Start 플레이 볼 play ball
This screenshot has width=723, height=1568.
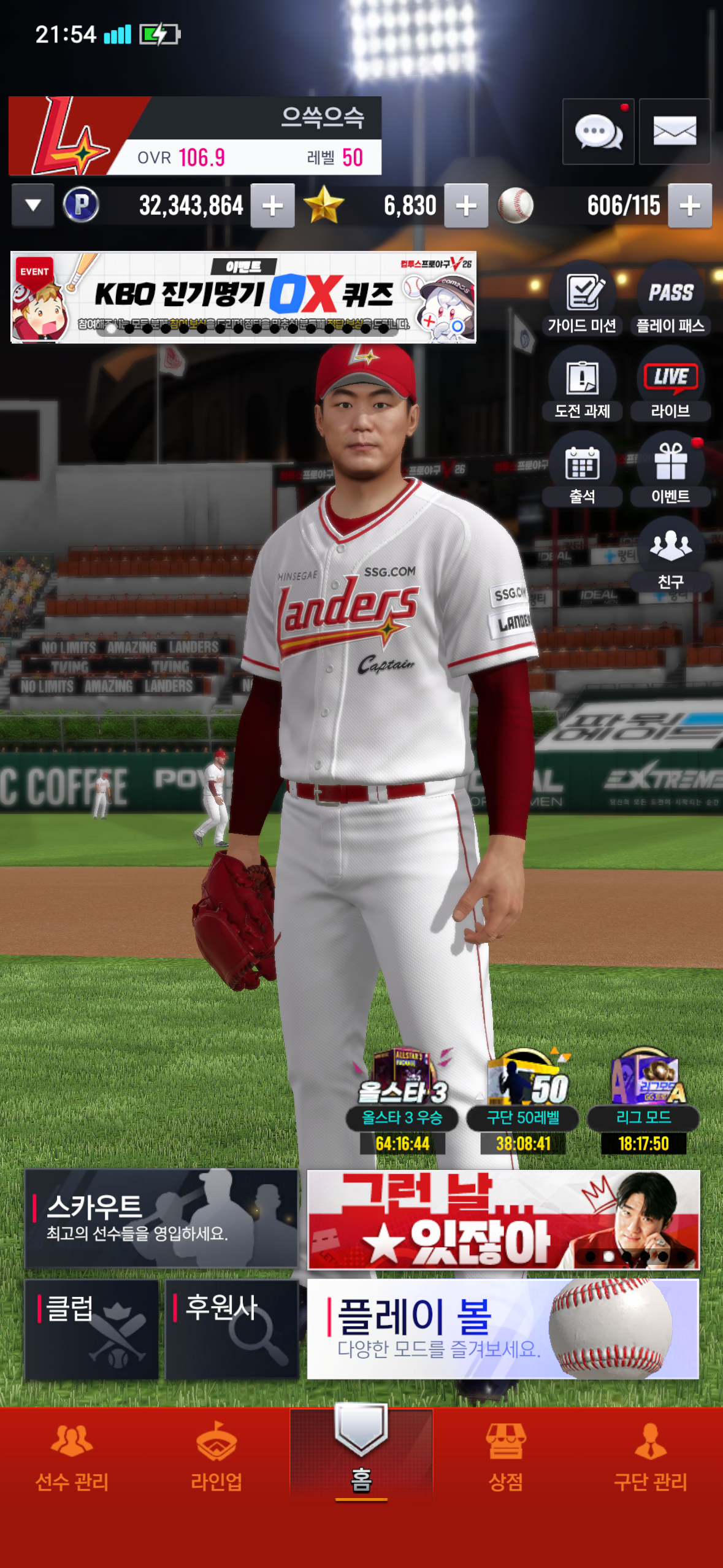point(503,1329)
